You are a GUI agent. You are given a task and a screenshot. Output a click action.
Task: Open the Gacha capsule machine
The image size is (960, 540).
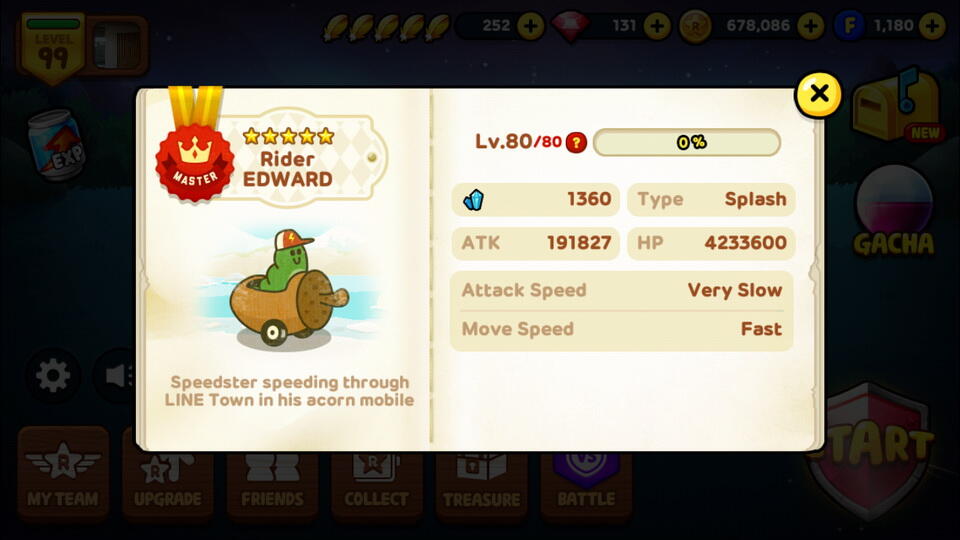pyautogui.click(x=893, y=212)
